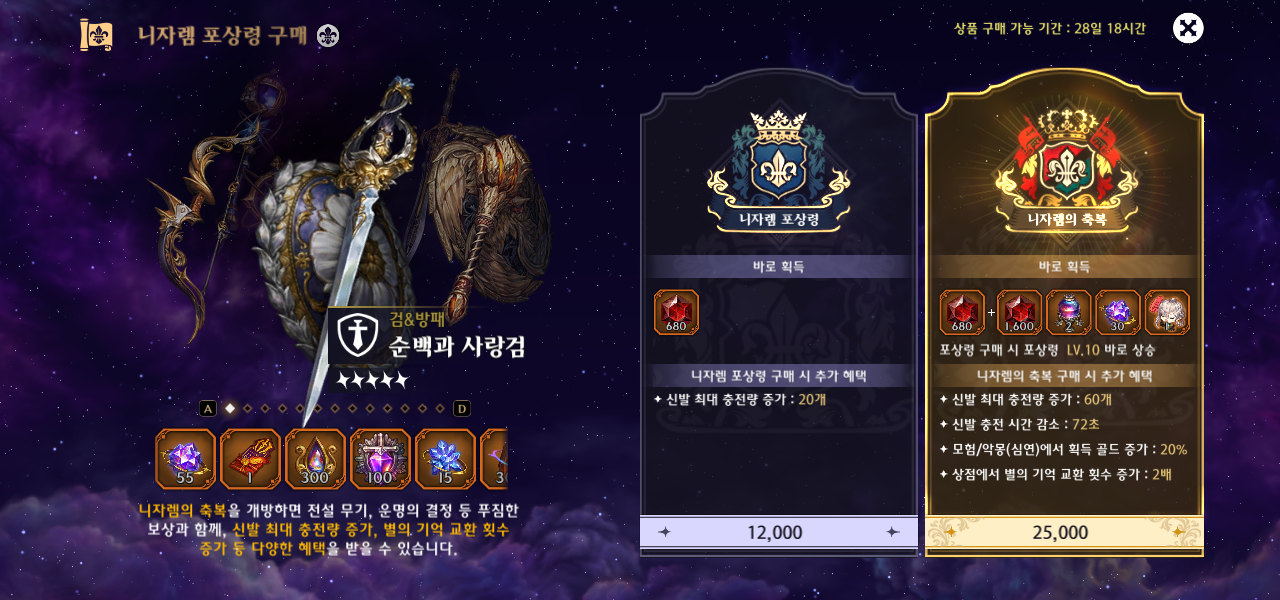Inspect the potion flask reward with quantity 2
Image resolution: width=1280 pixels, height=600 pixels.
(1068, 312)
